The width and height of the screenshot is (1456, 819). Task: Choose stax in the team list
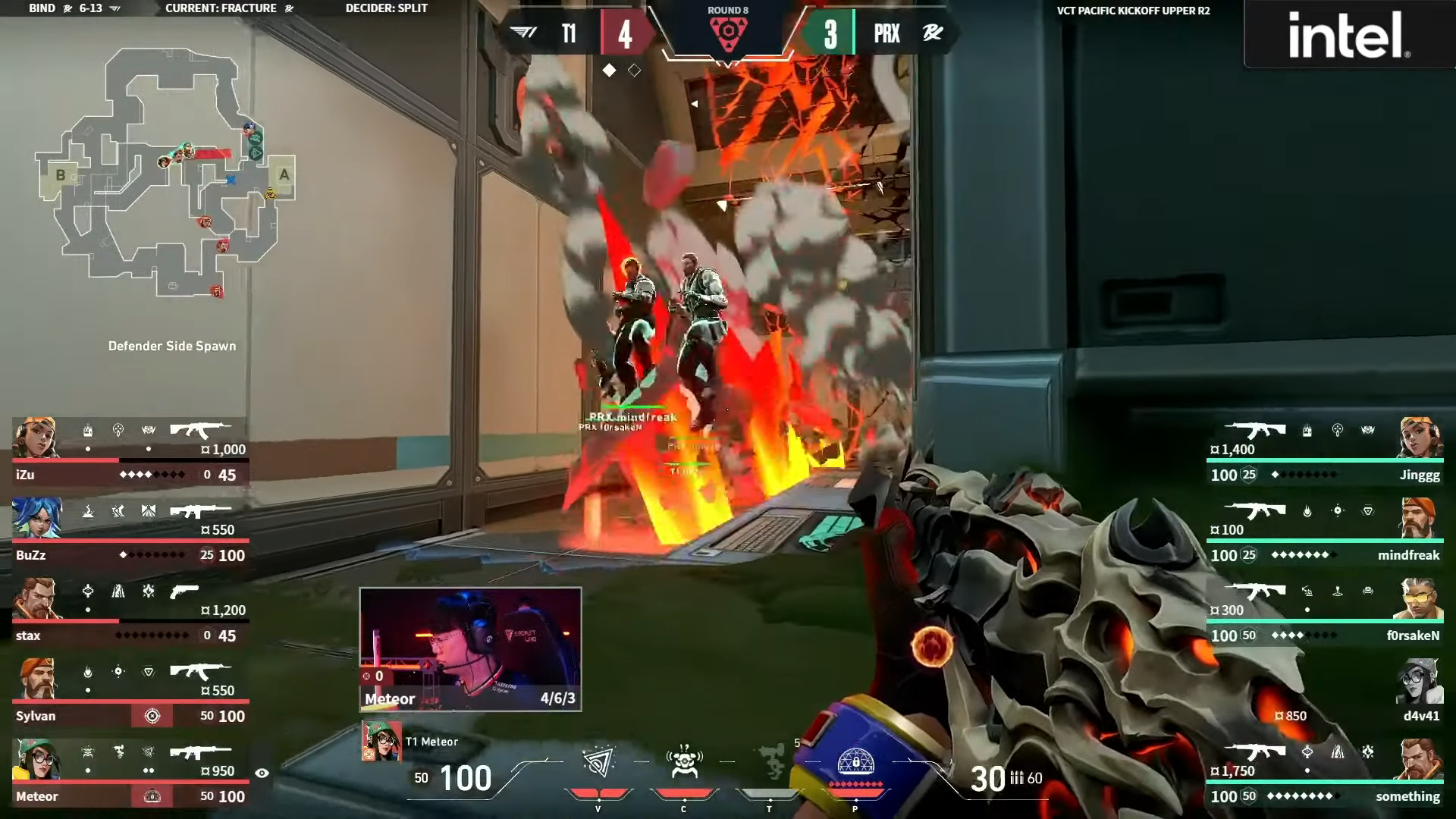click(x=130, y=613)
